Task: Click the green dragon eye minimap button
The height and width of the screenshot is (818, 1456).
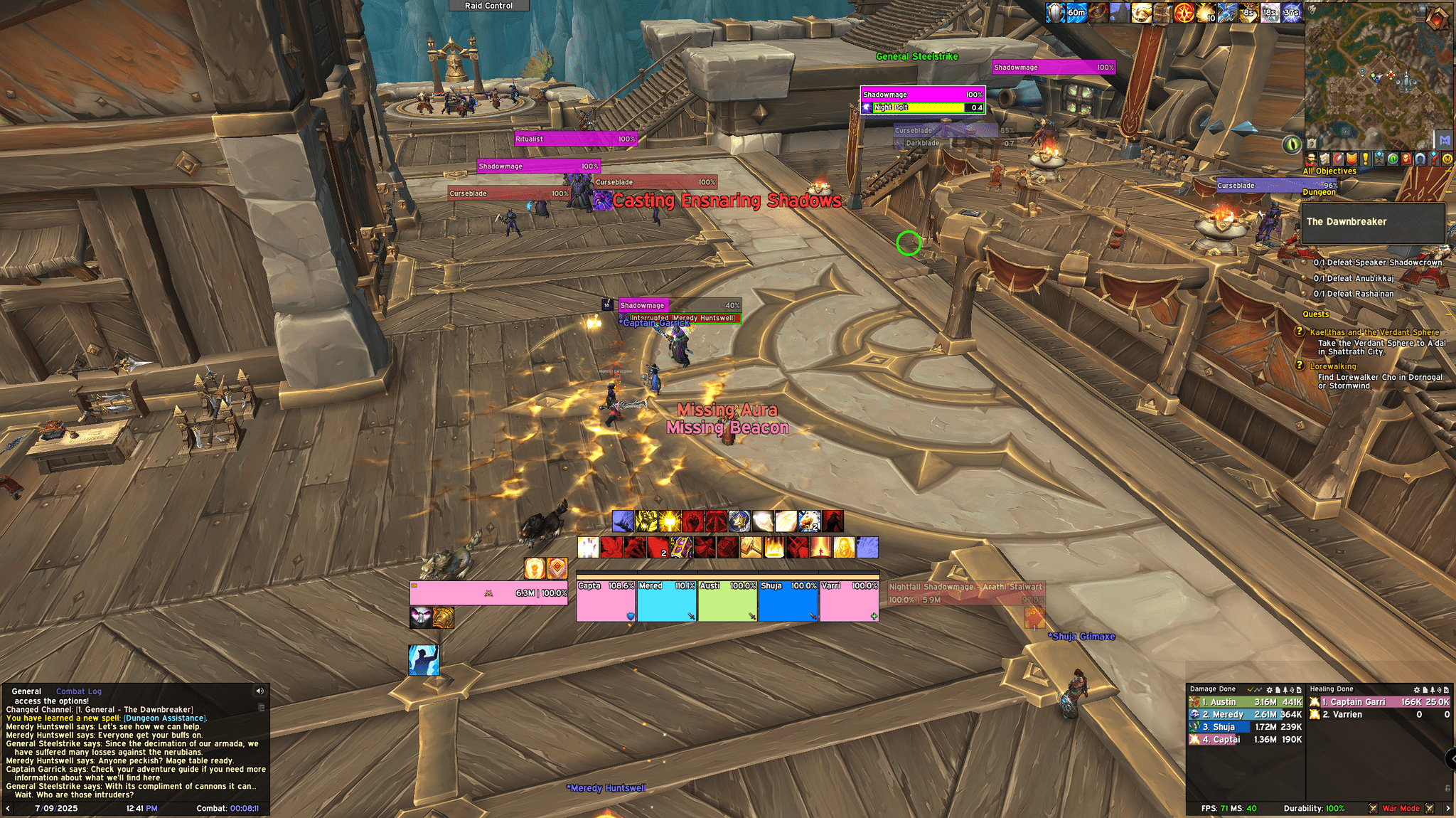Action: point(1392,159)
